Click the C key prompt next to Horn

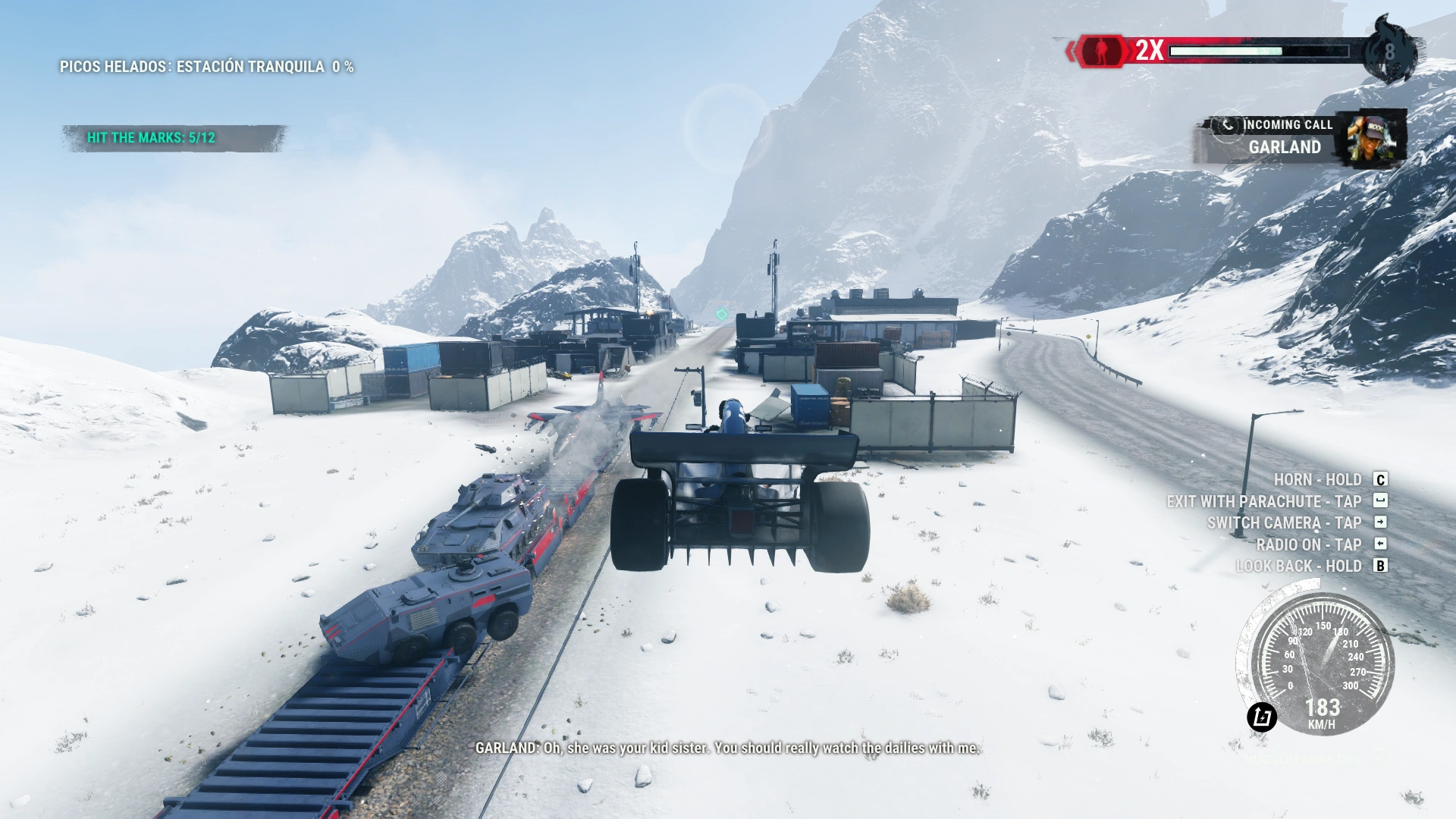1381,480
